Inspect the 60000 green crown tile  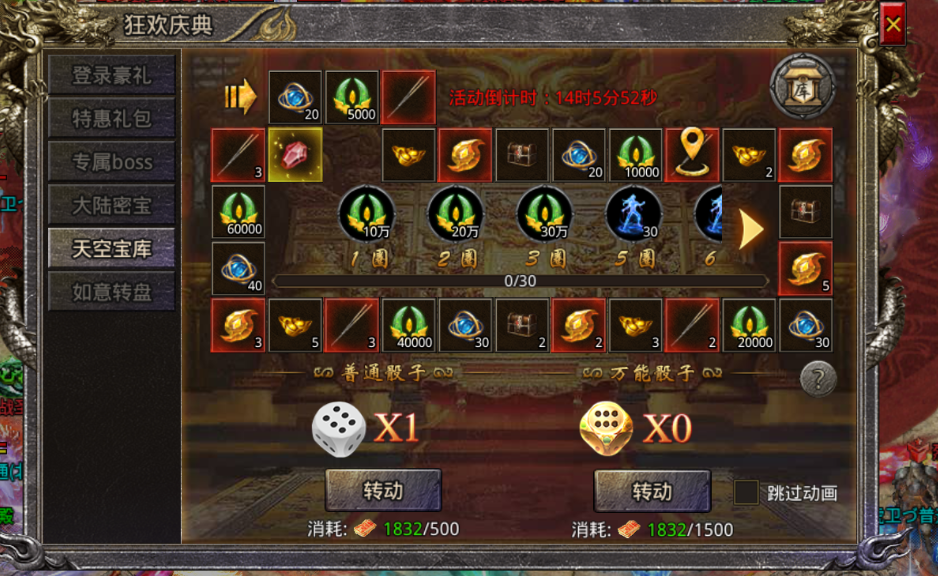238,212
